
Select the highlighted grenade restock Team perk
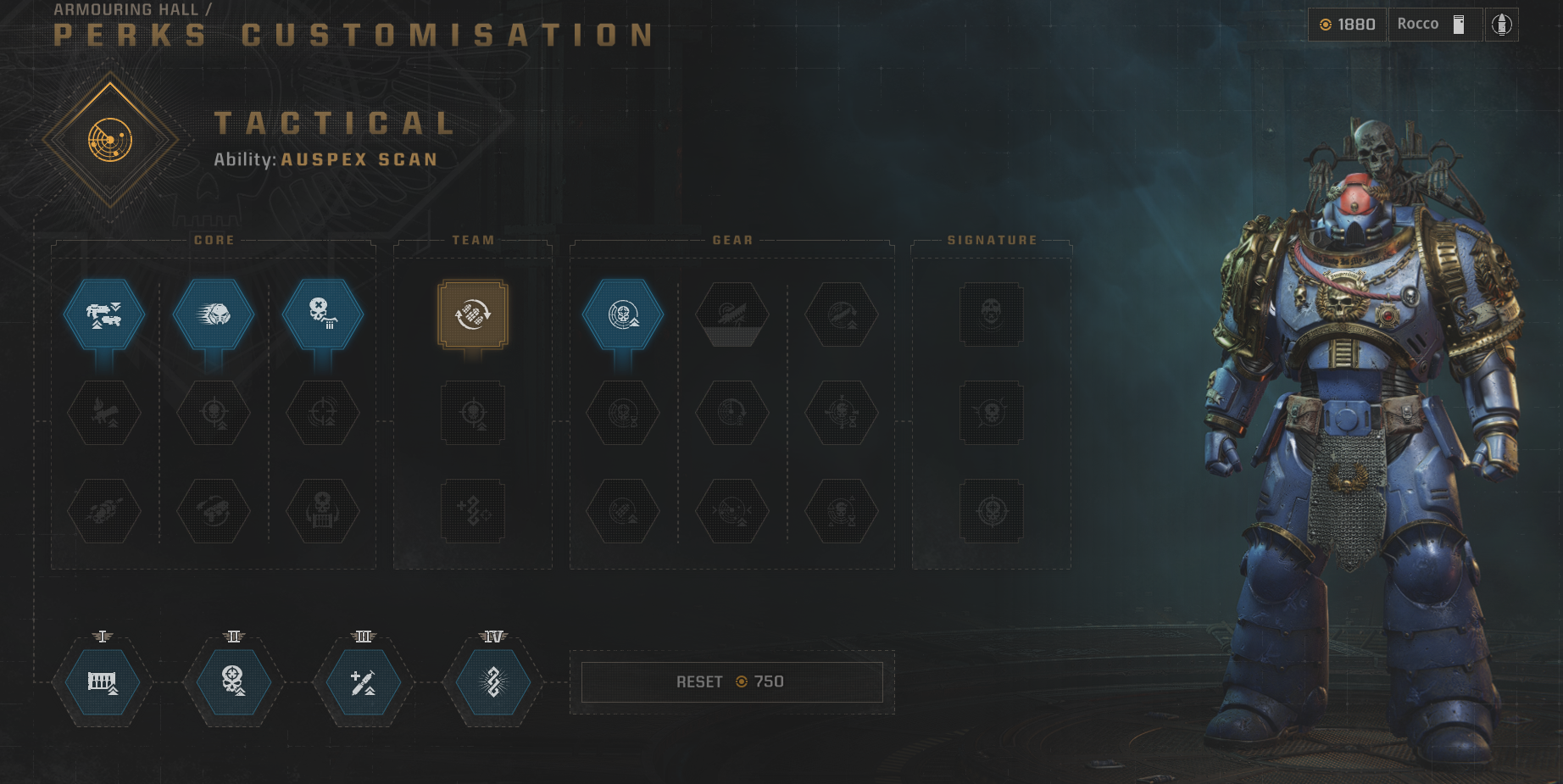click(x=472, y=314)
